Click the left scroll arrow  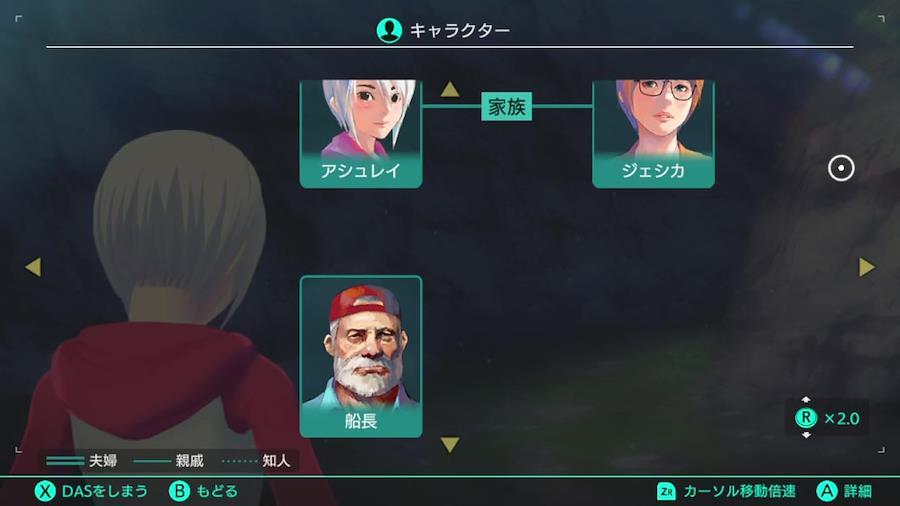(33, 267)
